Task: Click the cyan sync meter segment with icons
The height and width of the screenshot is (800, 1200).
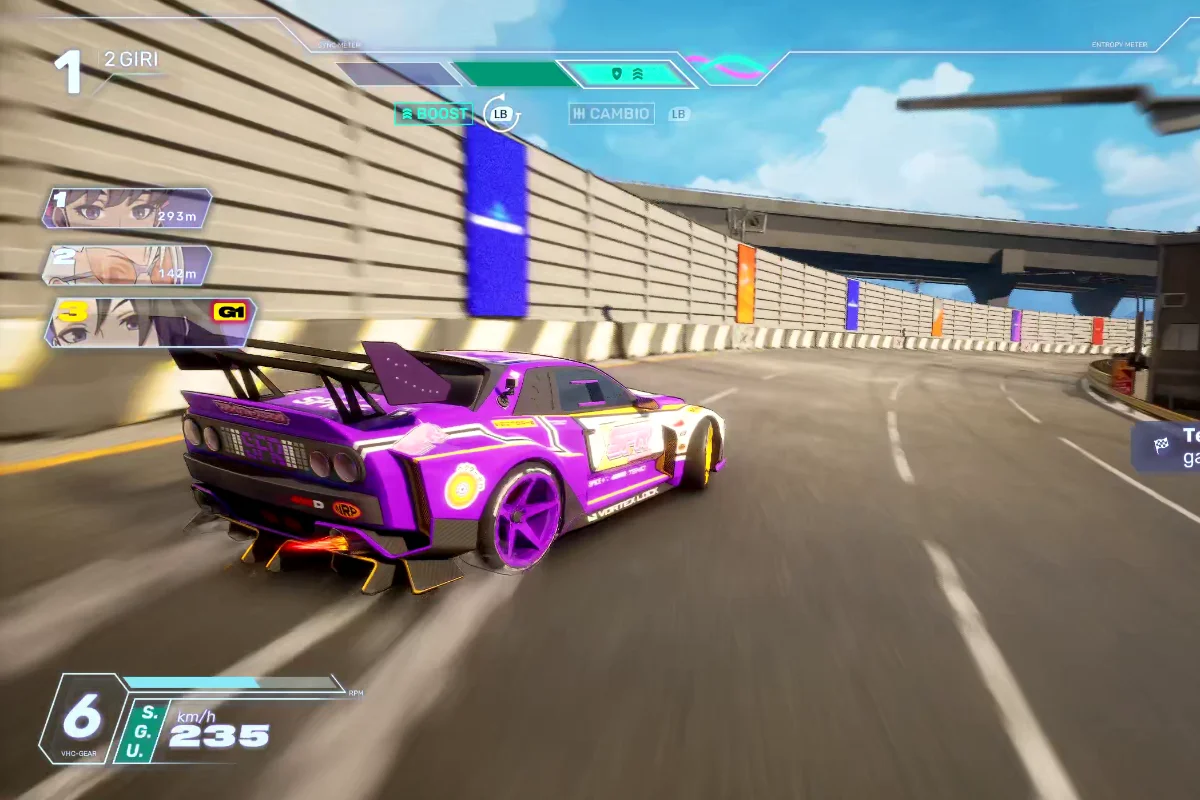Action: coord(627,74)
